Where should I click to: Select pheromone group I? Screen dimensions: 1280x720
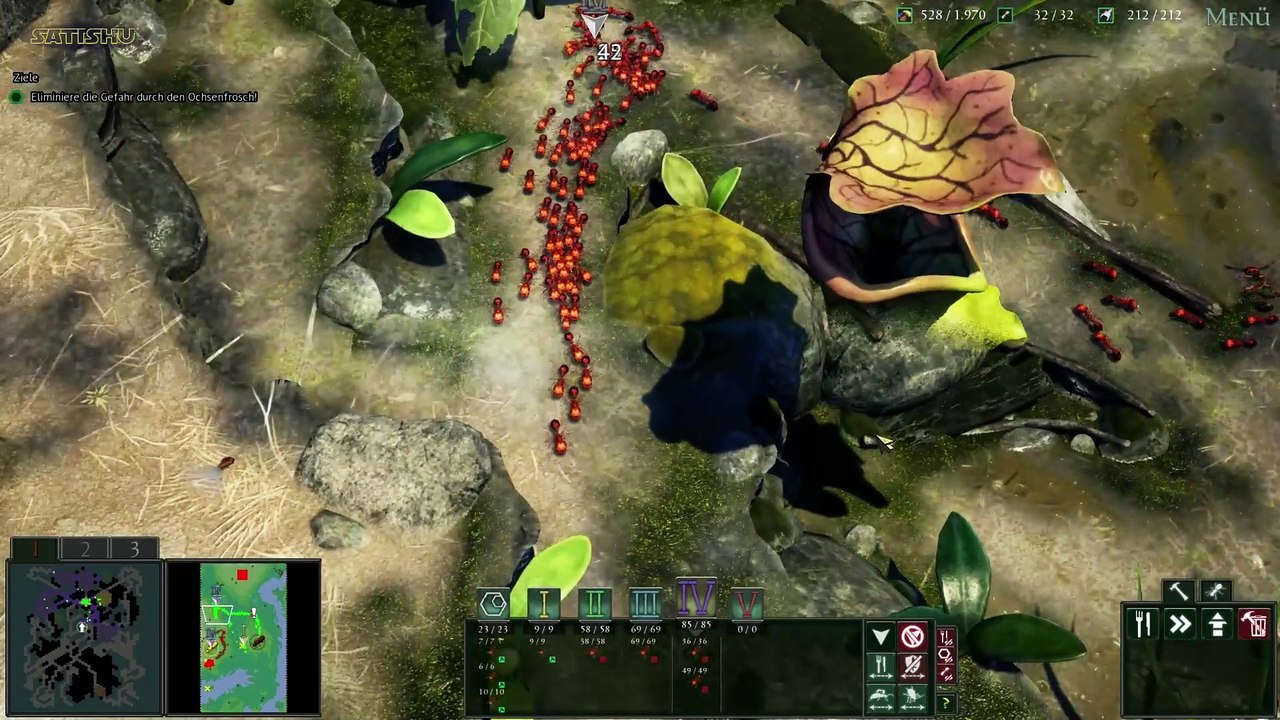tap(544, 603)
